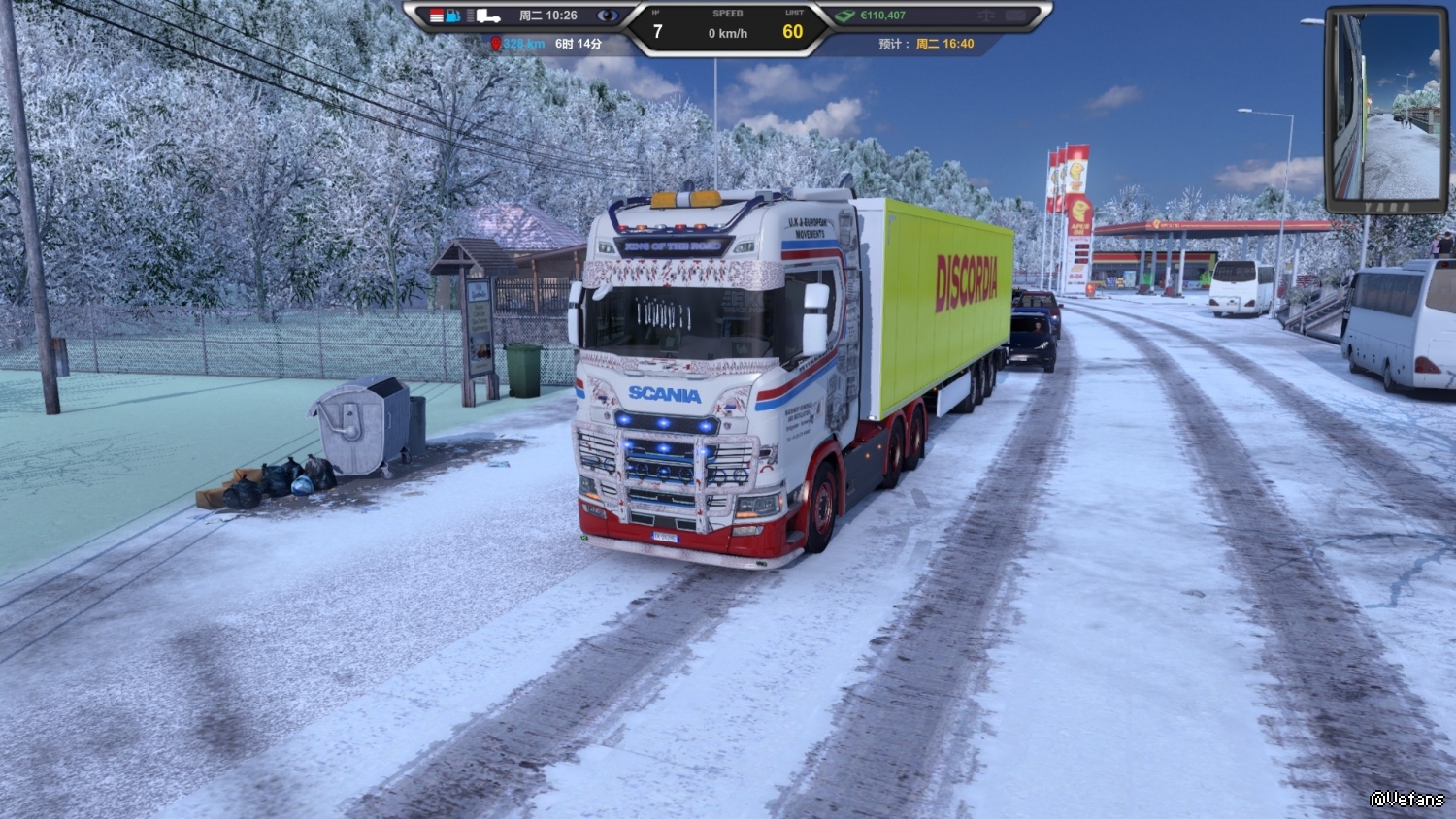The image size is (1456, 819).
Task: Select the white truck and trailer icon
Action: tap(488, 16)
